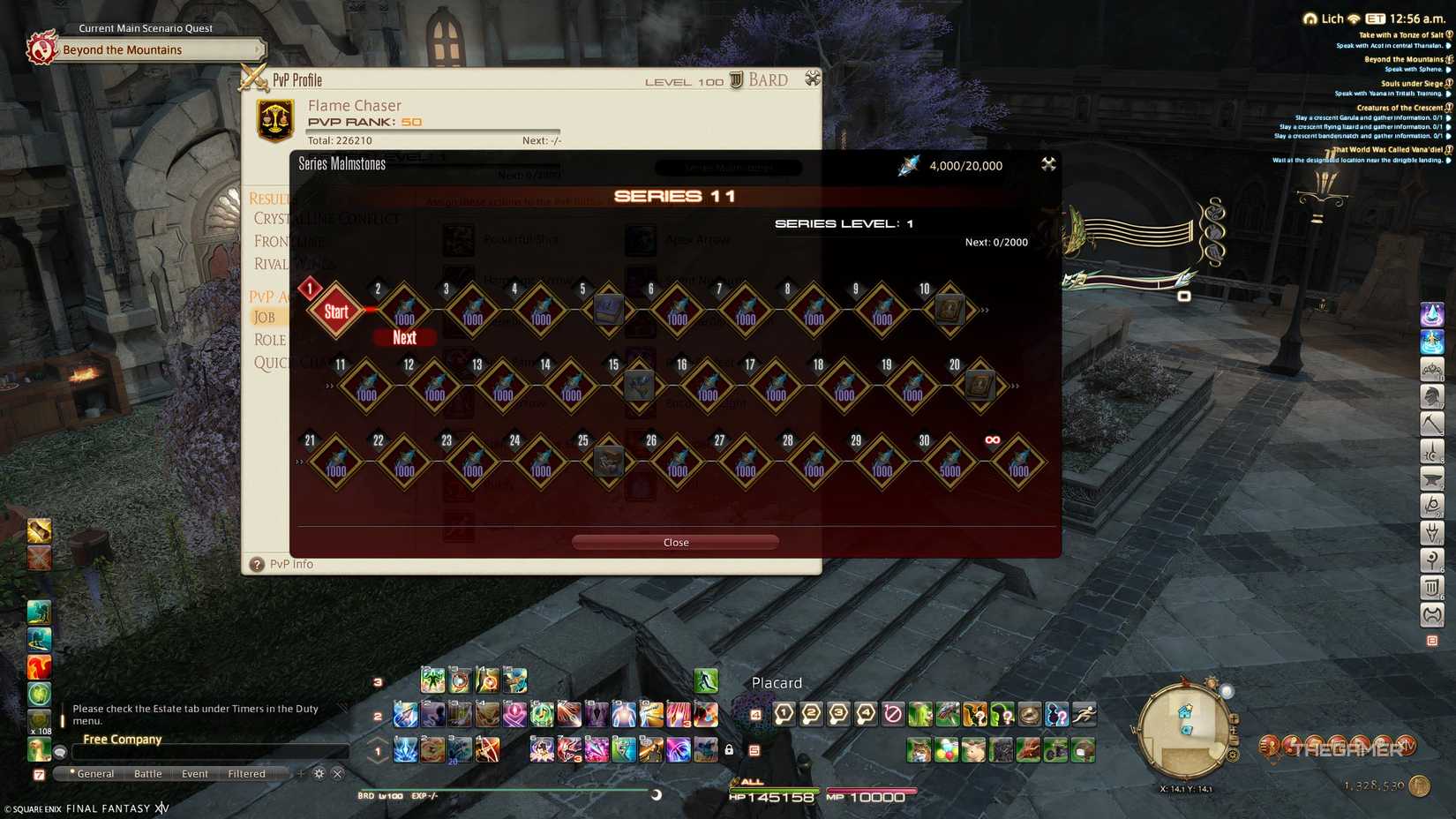1456x819 pixels.
Task: Select the knight helmet icon in the sidebar
Action: pos(1431,395)
